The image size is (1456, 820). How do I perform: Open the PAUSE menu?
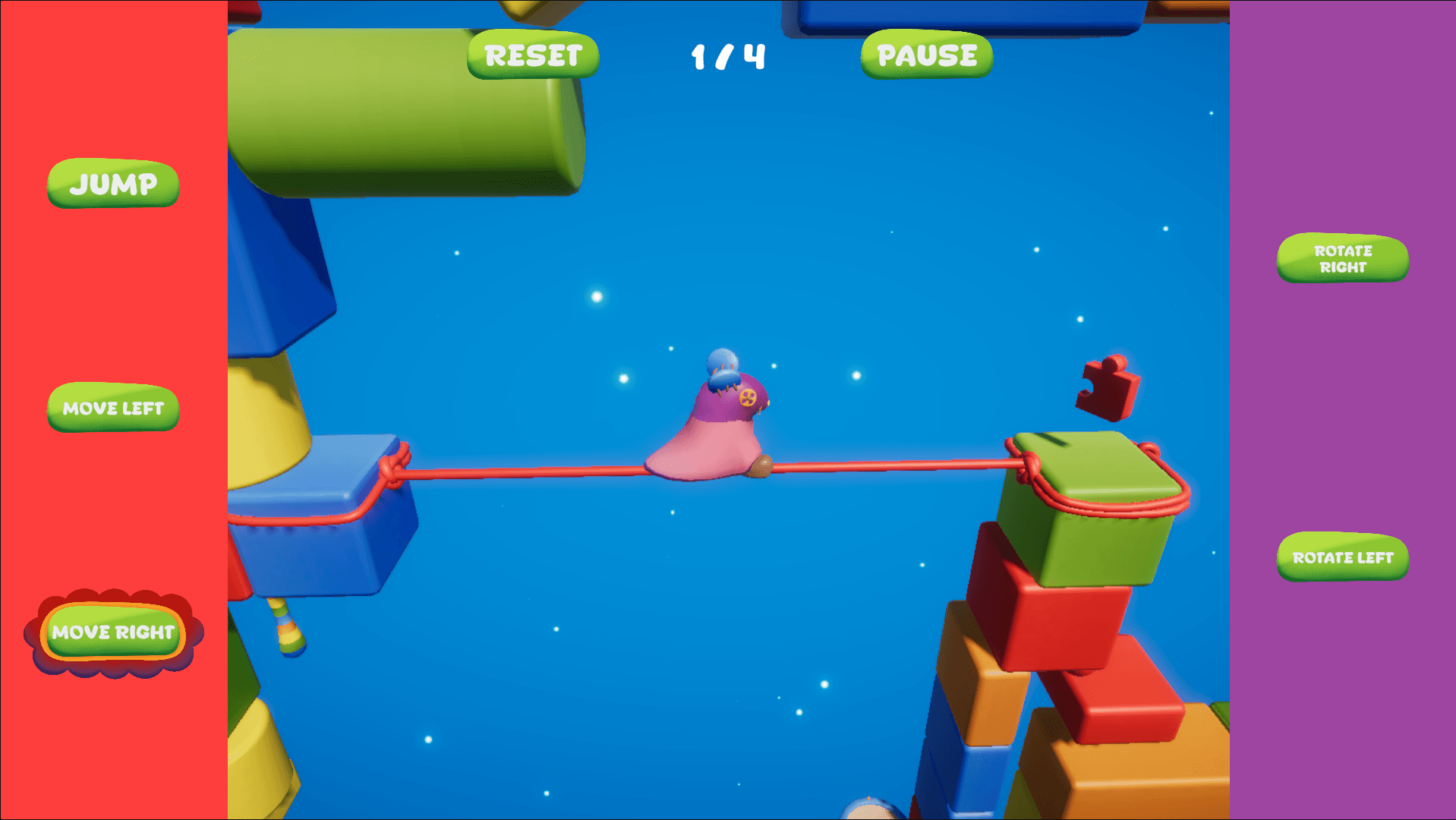925,55
